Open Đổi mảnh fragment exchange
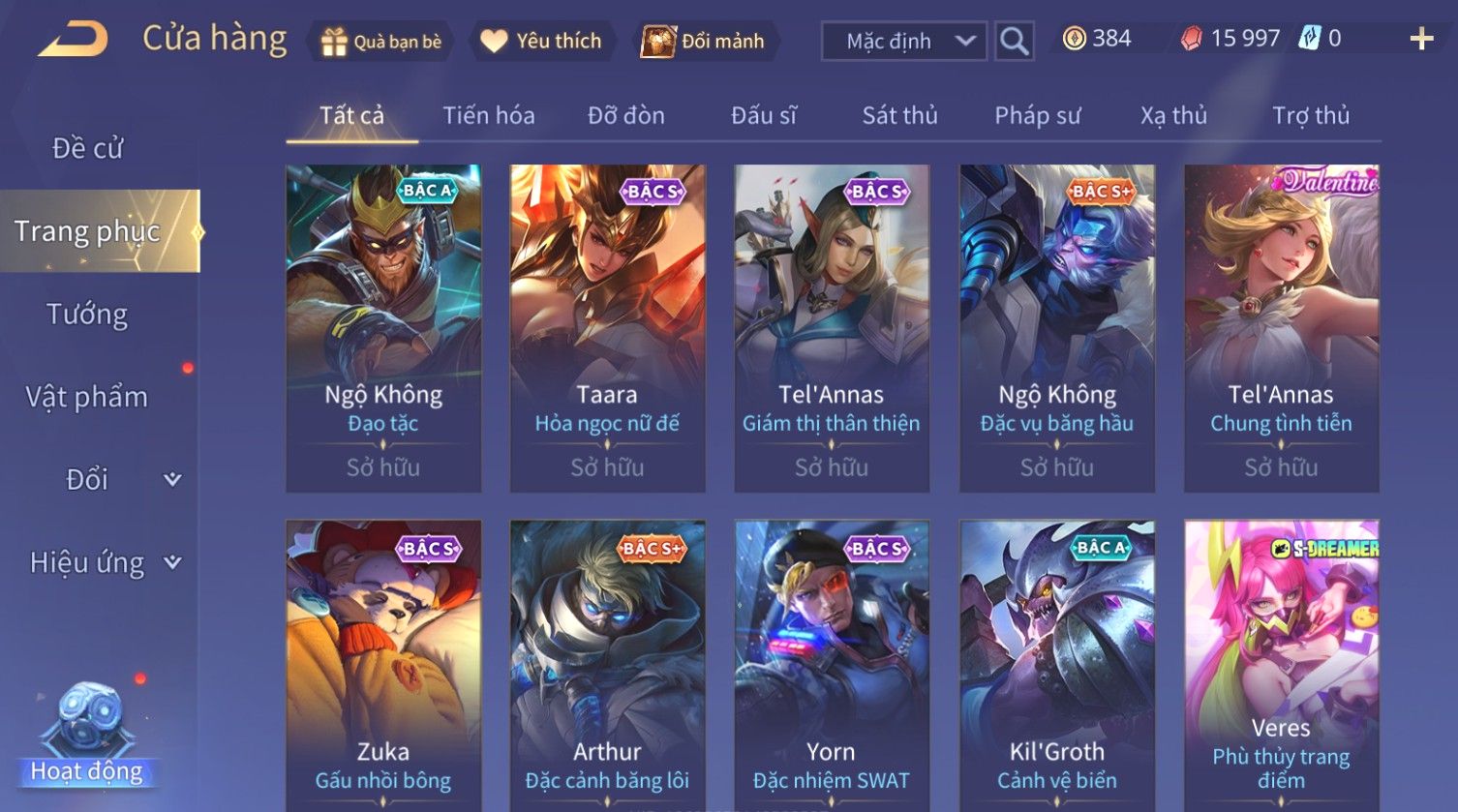The height and width of the screenshot is (812, 1458). [x=704, y=42]
